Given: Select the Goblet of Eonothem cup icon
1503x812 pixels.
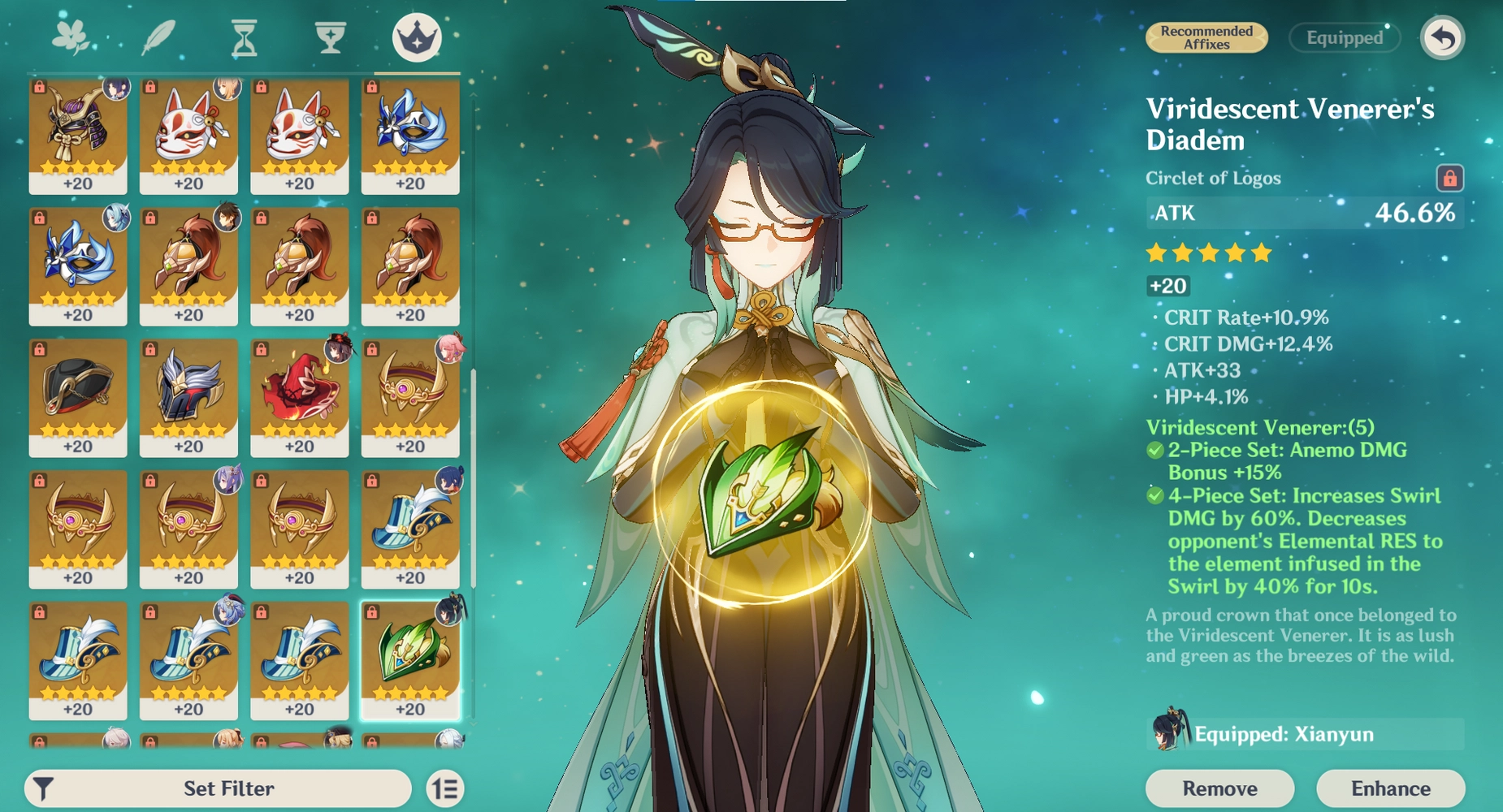Looking at the screenshot, I should pos(328,37).
